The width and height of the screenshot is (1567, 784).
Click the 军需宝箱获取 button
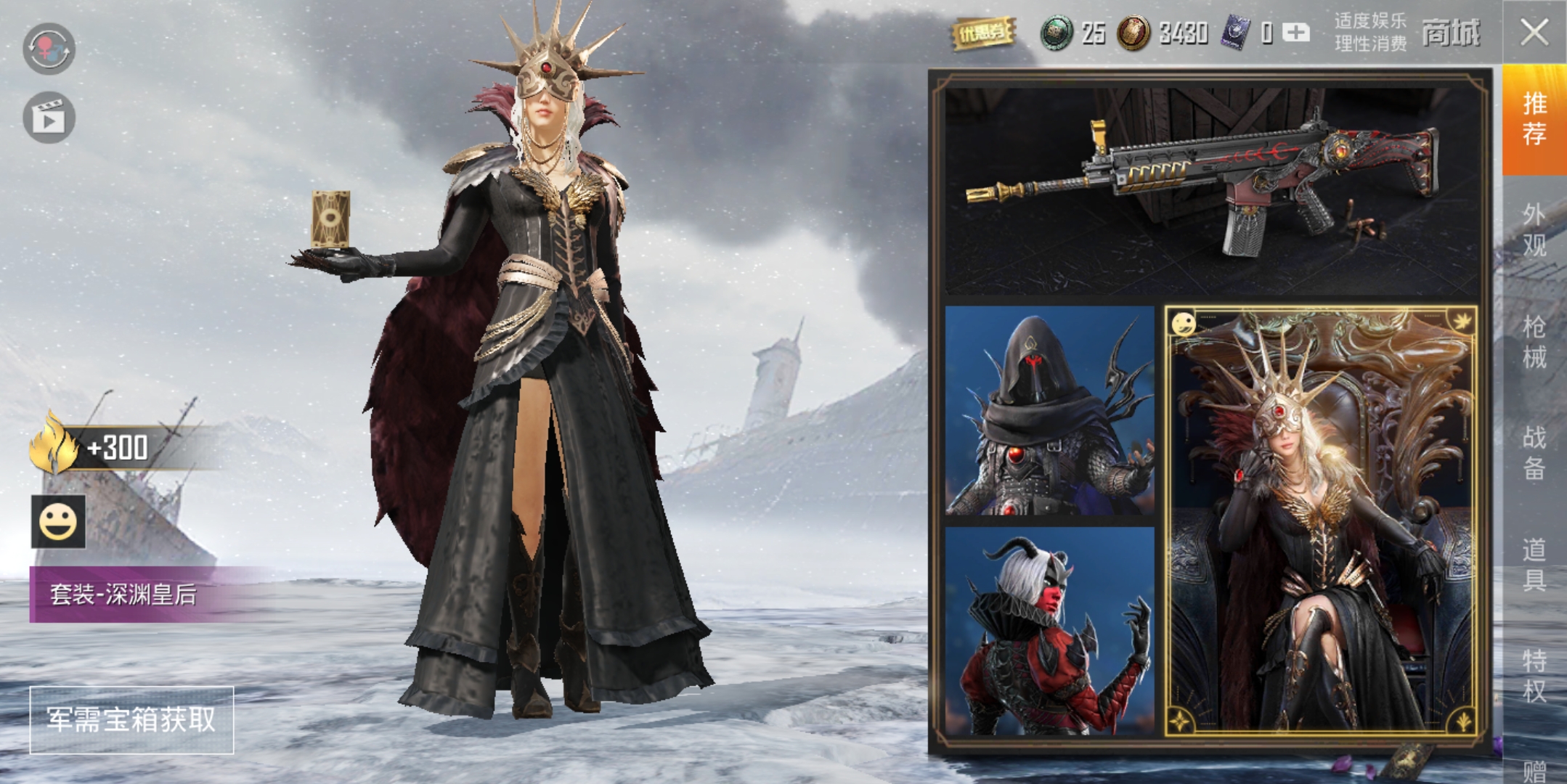pos(131,719)
